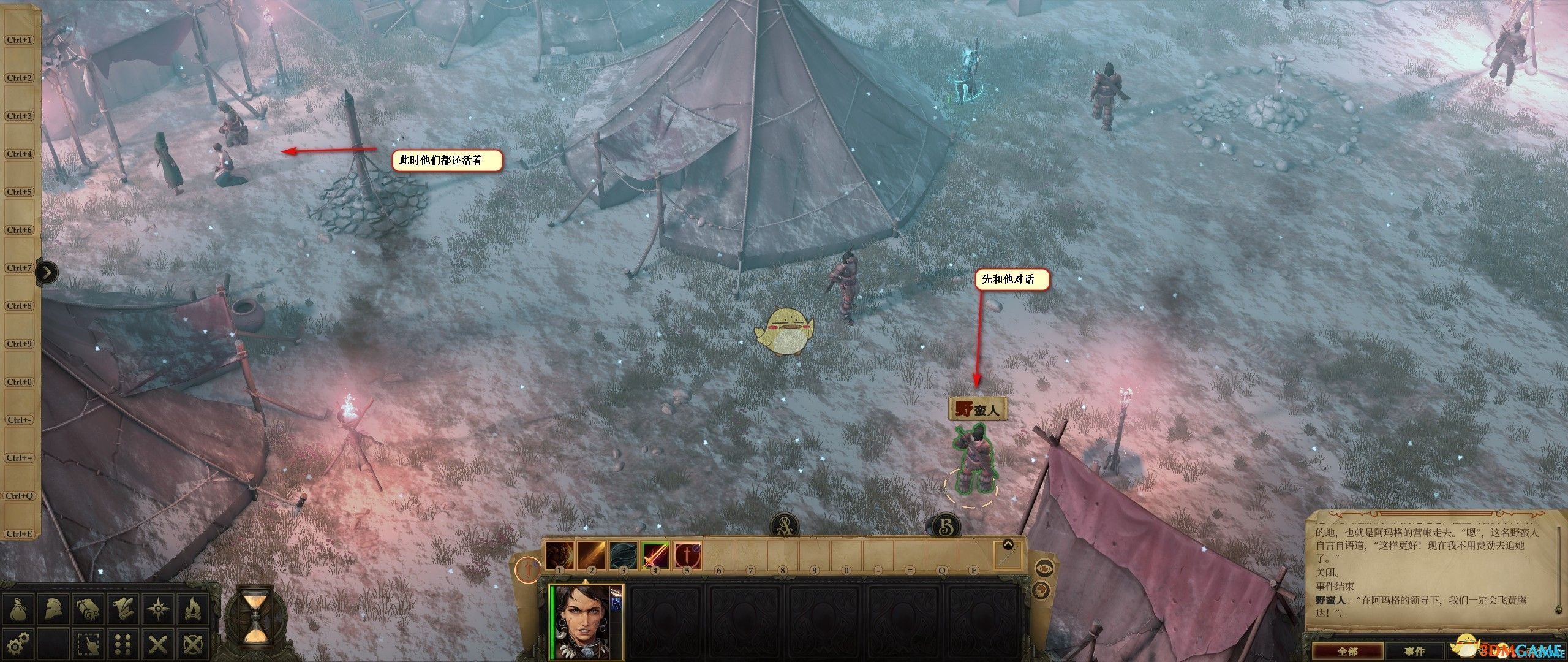Open the compass star map icon

pyautogui.click(x=158, y=609)
